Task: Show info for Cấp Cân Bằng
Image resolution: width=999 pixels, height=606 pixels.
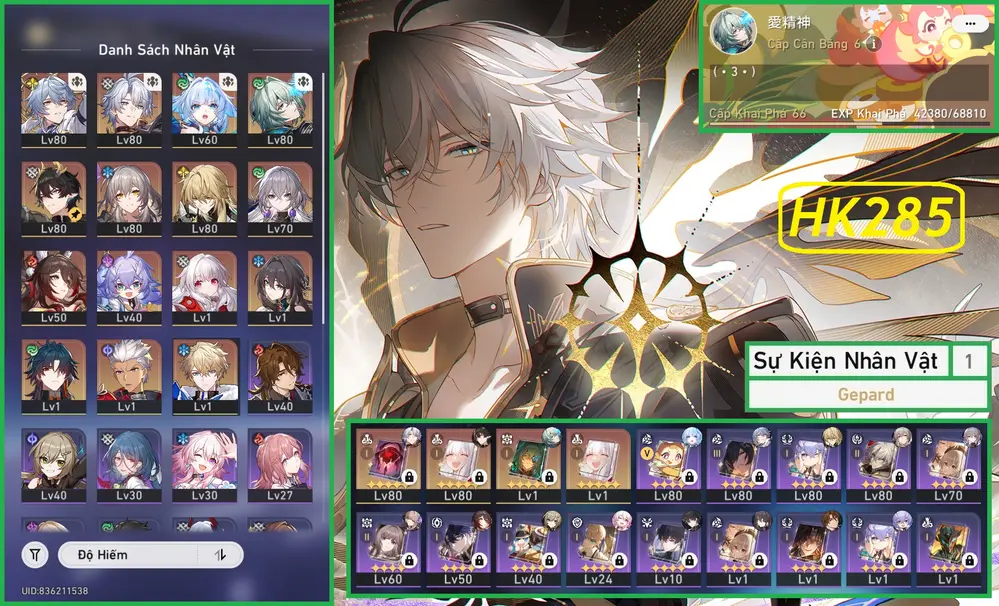Action: [873, 44]
